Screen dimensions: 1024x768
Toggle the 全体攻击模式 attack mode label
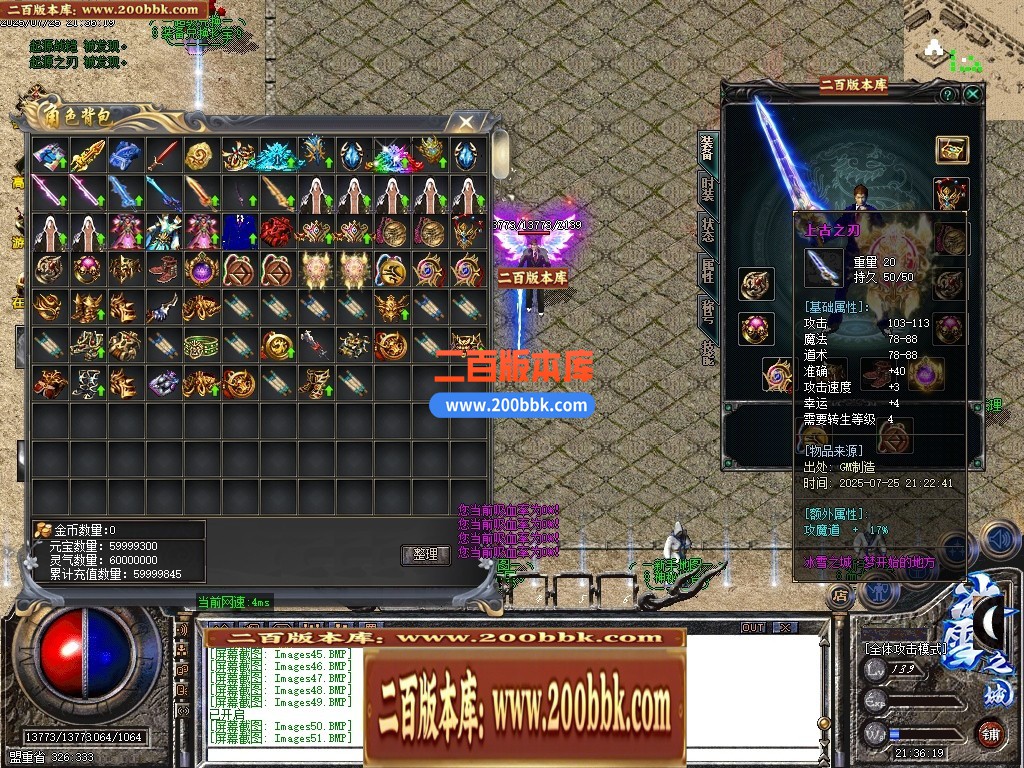pos(906,649)
